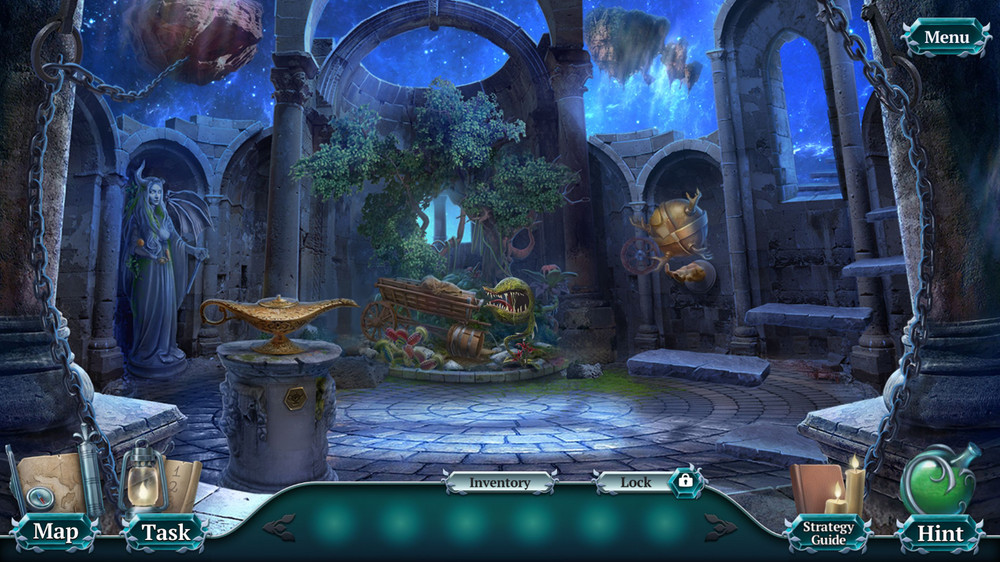The width and height of the screenshot is (1000, 562).
Task: Click the strategy guide book and candles
Action: 828,485
